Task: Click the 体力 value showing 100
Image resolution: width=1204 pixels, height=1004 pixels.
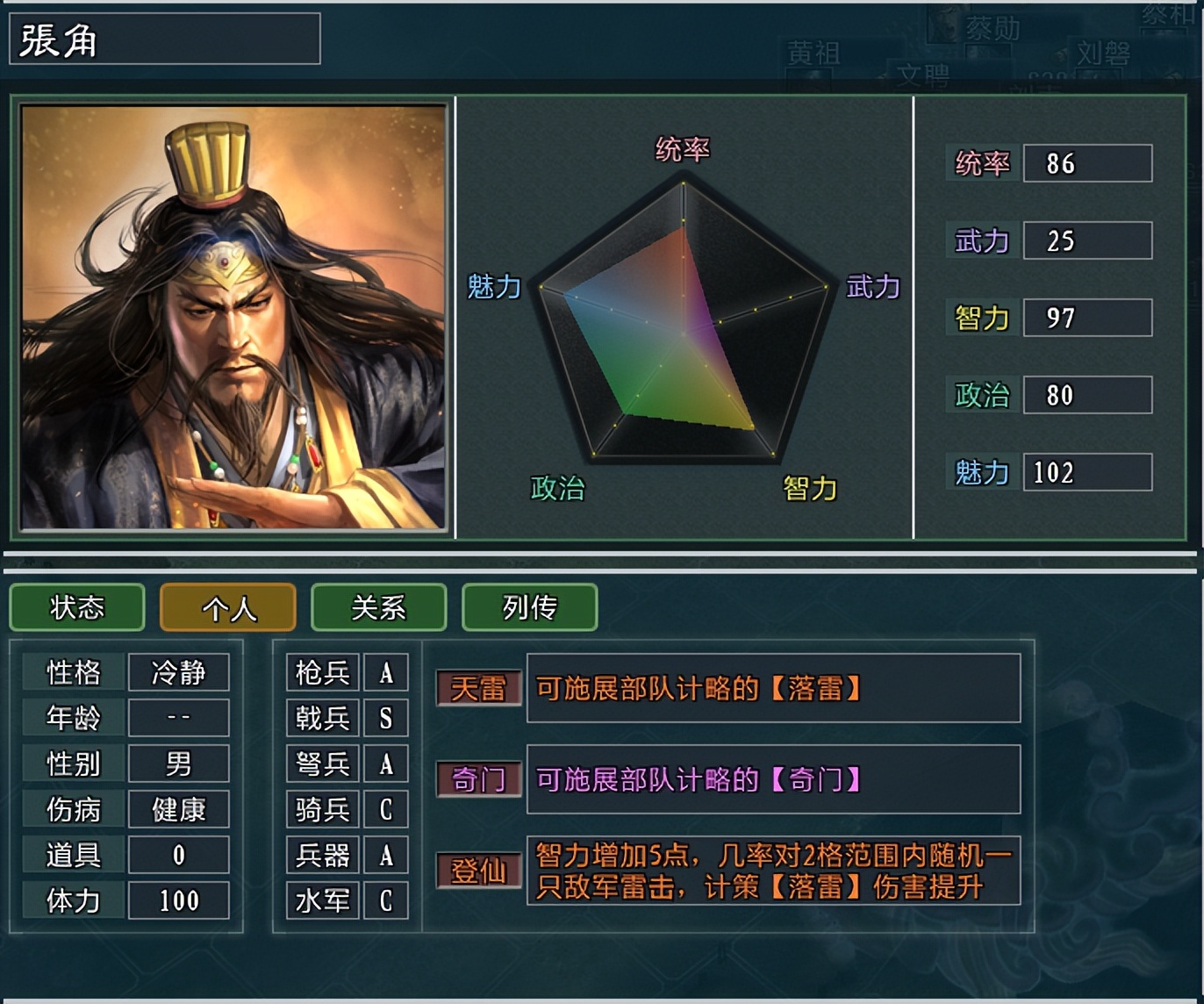Action: click(178, 900)
